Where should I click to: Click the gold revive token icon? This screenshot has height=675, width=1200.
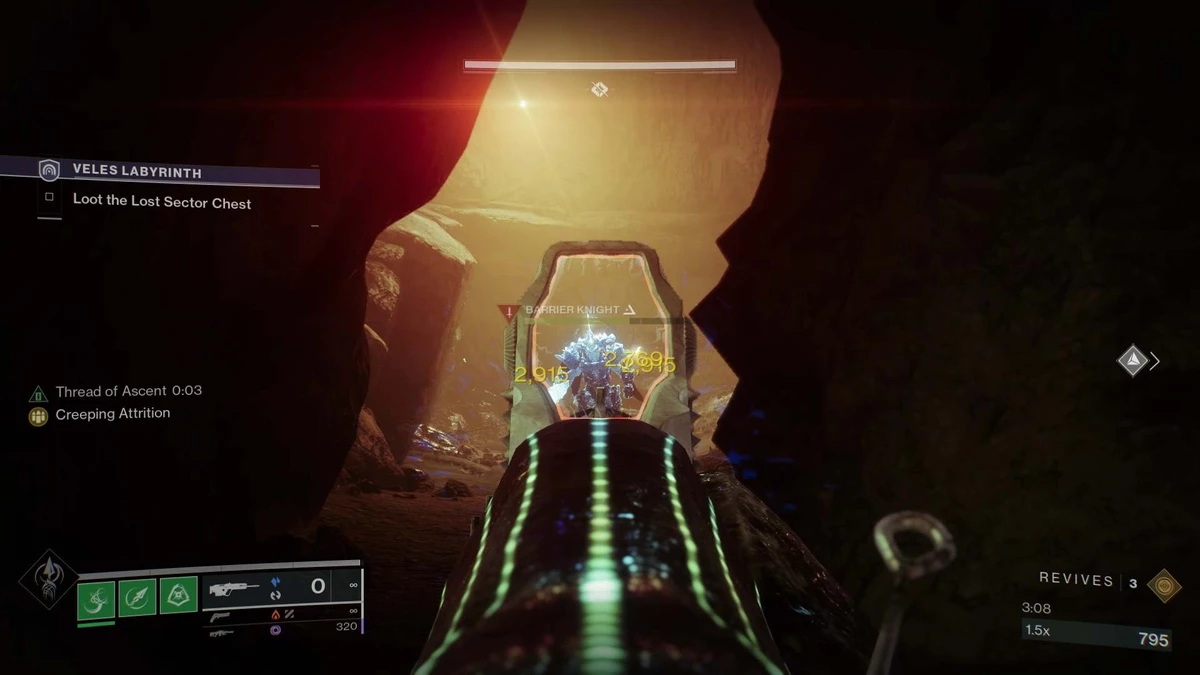point(1164,584)
